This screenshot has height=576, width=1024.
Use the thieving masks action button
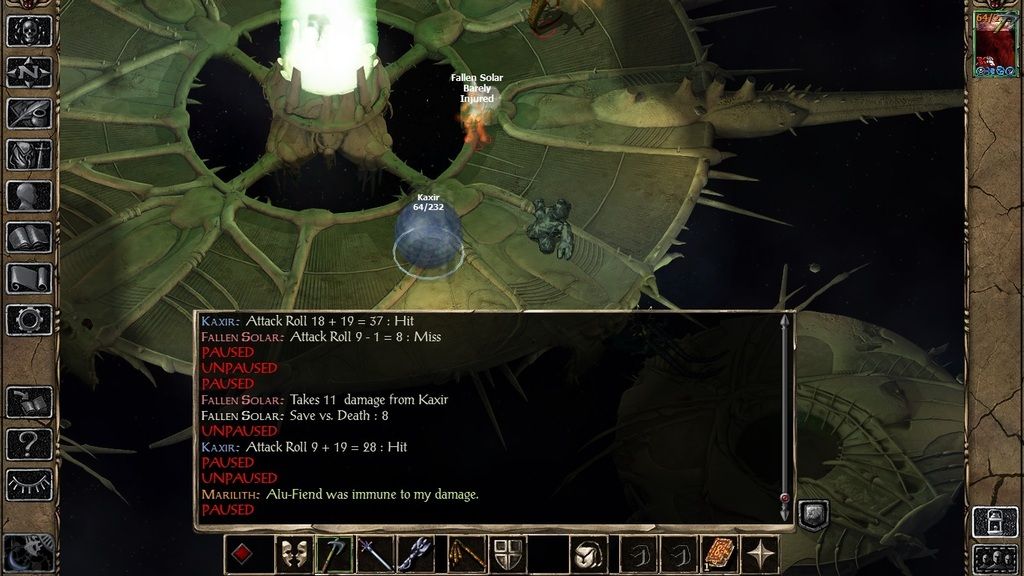pyautogui.click(x=292, y=554)
